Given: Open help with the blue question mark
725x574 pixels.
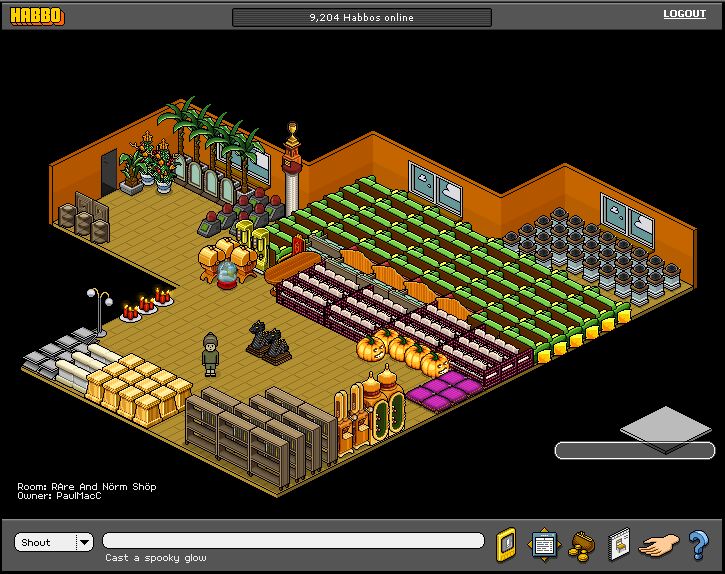Looking at the screenshot, I should pyautogui.click(x=698, y=545).
